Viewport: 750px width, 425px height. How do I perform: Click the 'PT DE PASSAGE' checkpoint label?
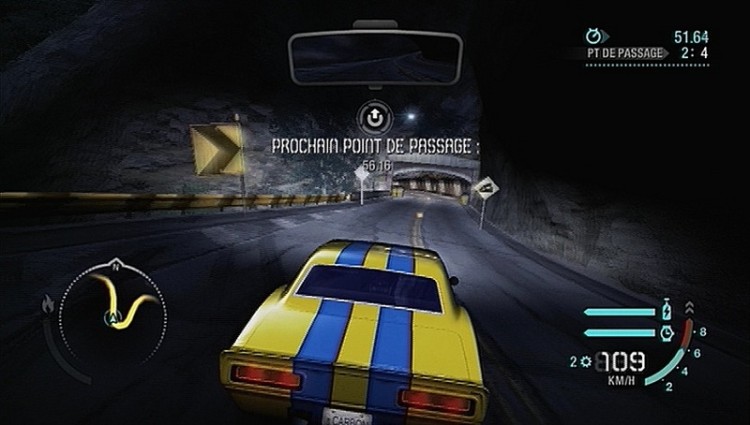tap(627, 53)
